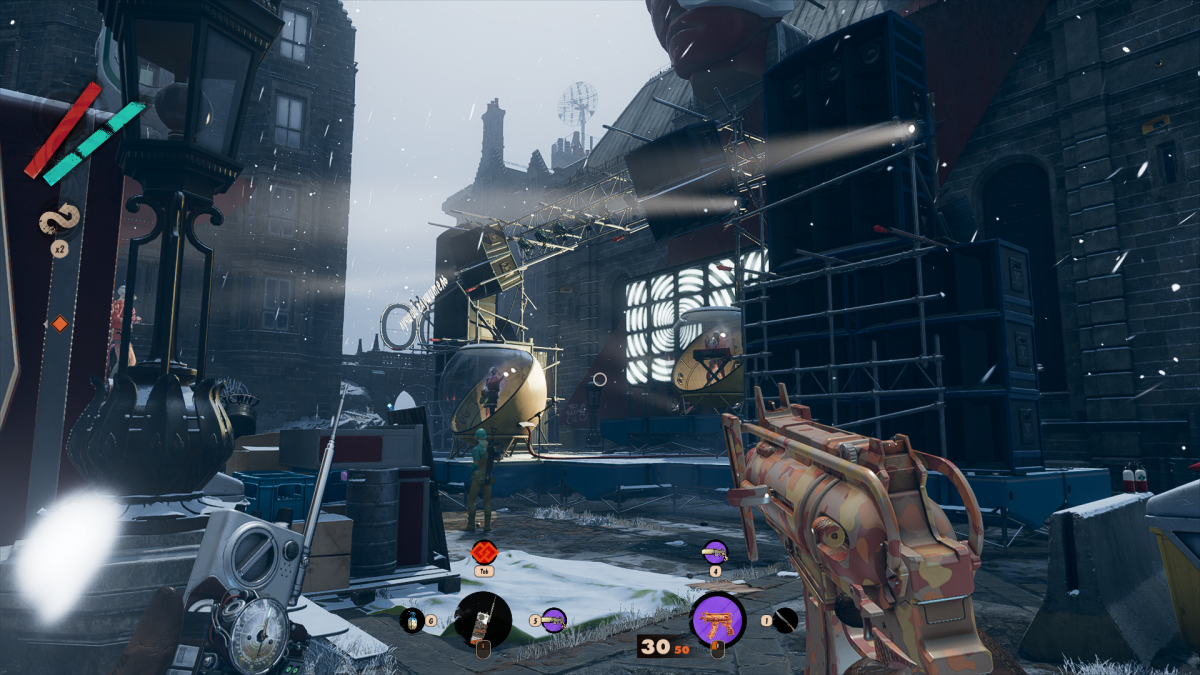Pick the silenced pistol beside the Hackamajig

[x=554, y=621]
